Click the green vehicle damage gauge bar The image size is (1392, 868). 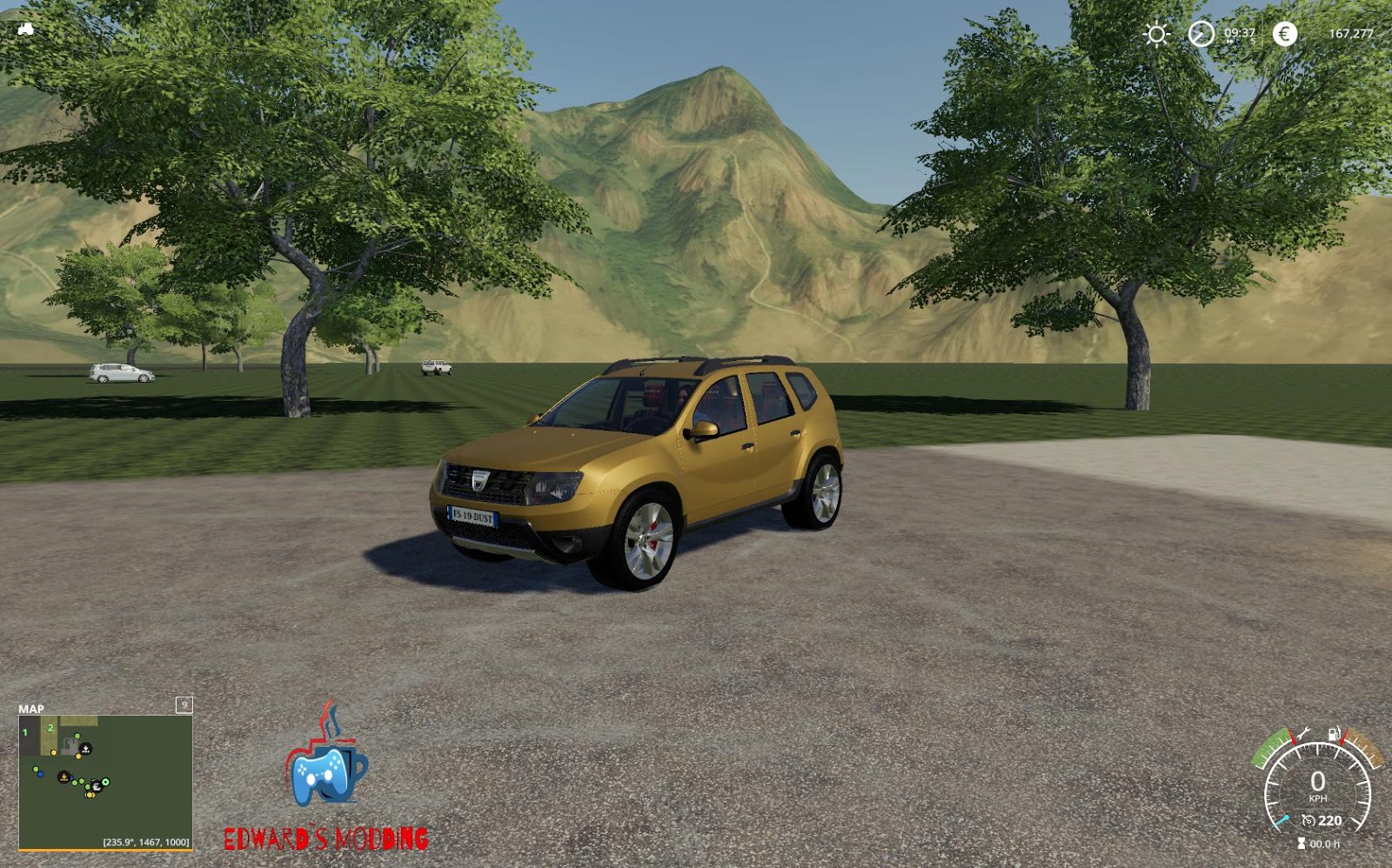(1268, 748)
